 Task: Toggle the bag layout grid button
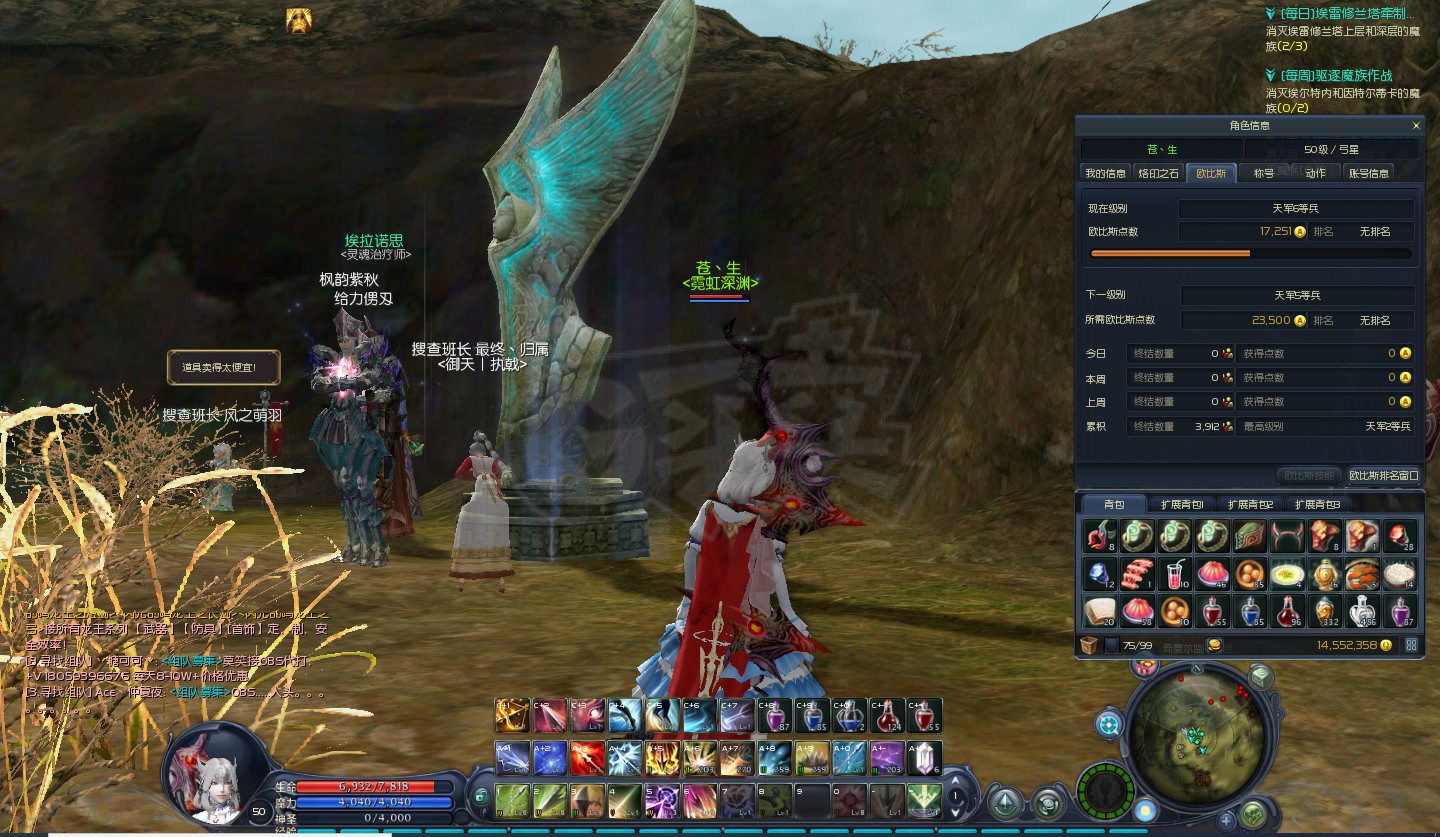tap(1411, 645)
